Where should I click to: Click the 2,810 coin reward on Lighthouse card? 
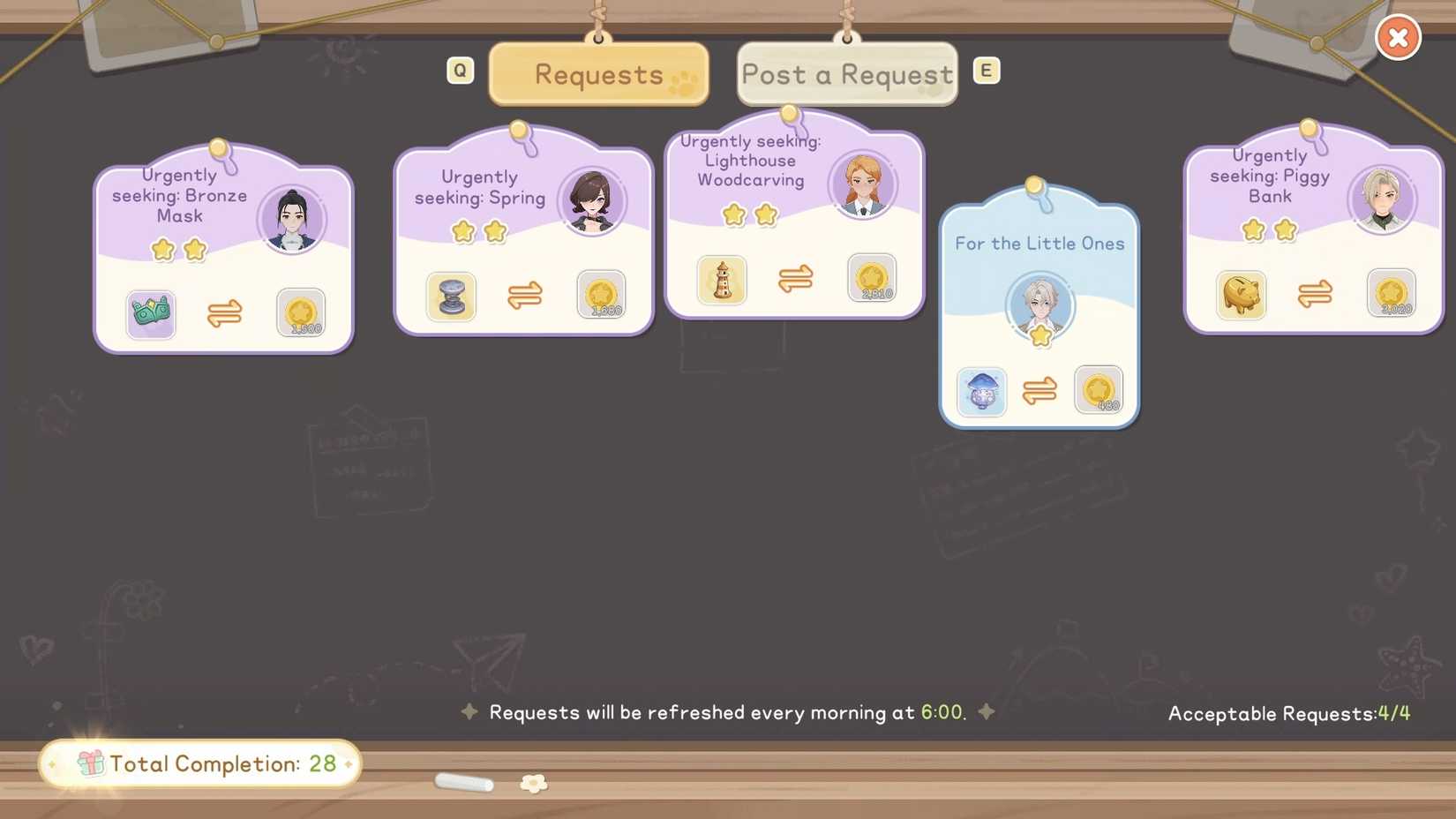(873, 279)
